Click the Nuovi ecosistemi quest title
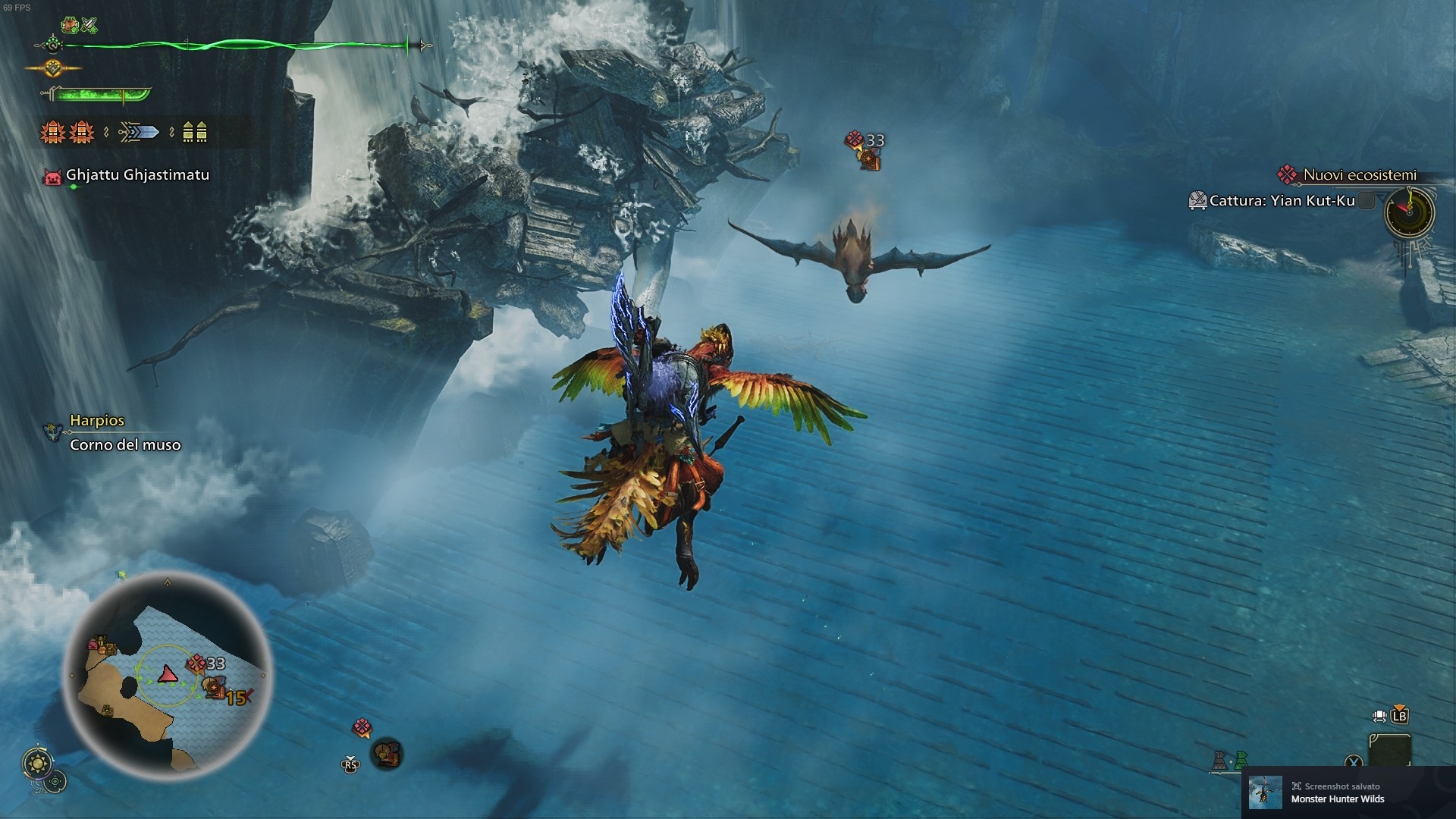Screen dimensions: 1456x819 pos(1359,175)
